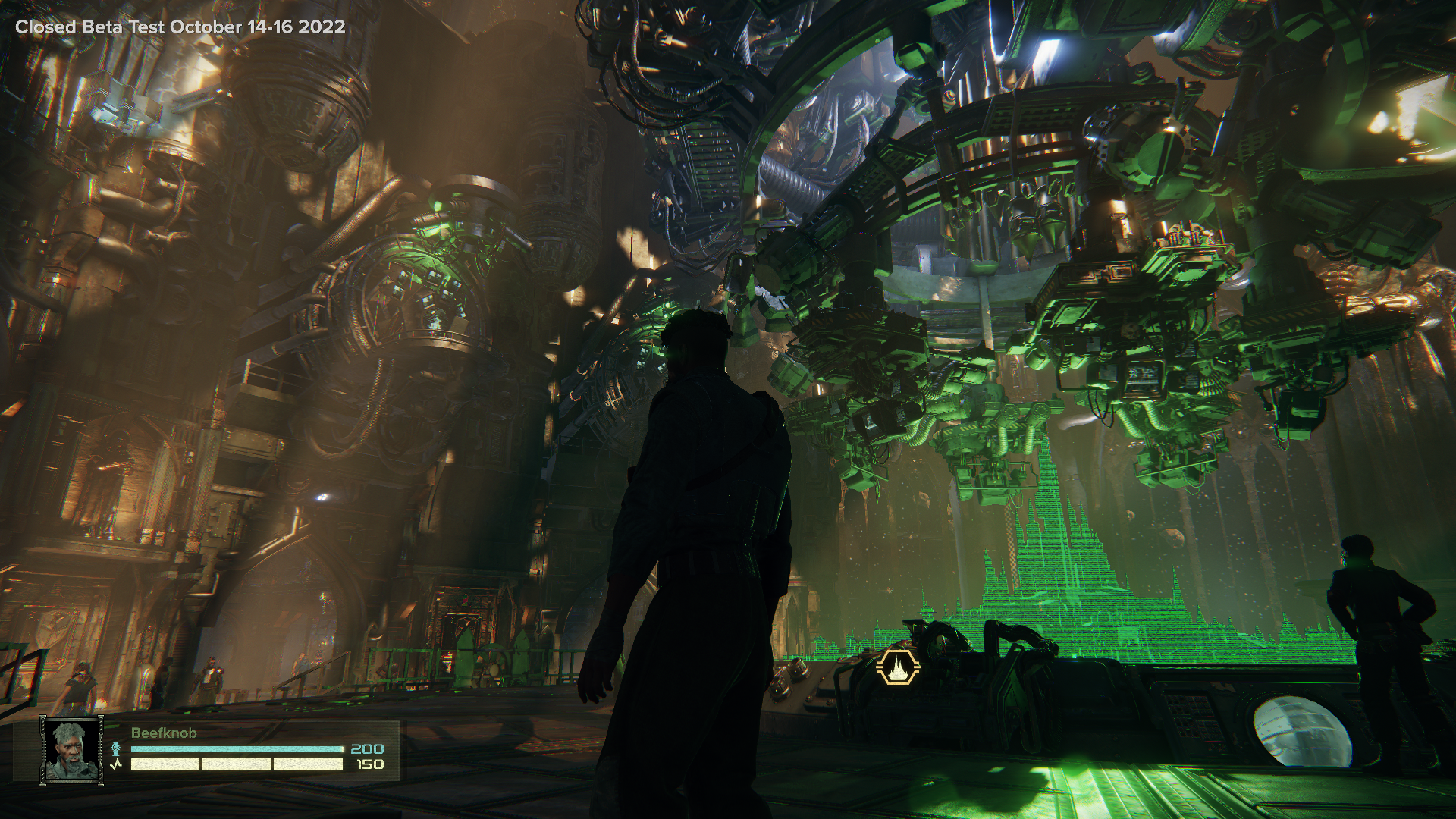This screenshot has width=1456, height=819.
Task: Click Beefknob's character portrait
Action: 72,748
